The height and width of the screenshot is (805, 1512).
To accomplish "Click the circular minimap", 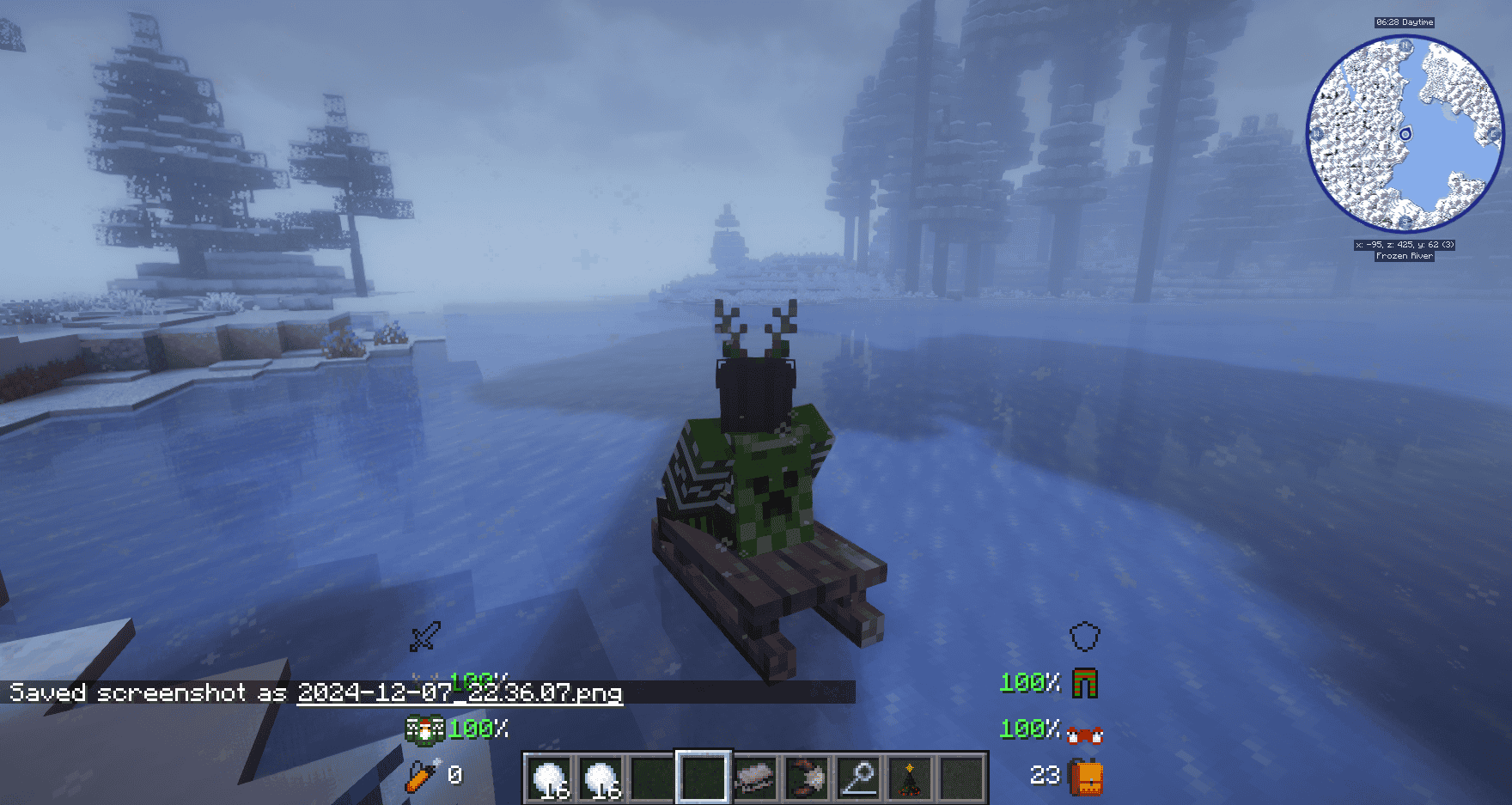I will point(1405,133).
